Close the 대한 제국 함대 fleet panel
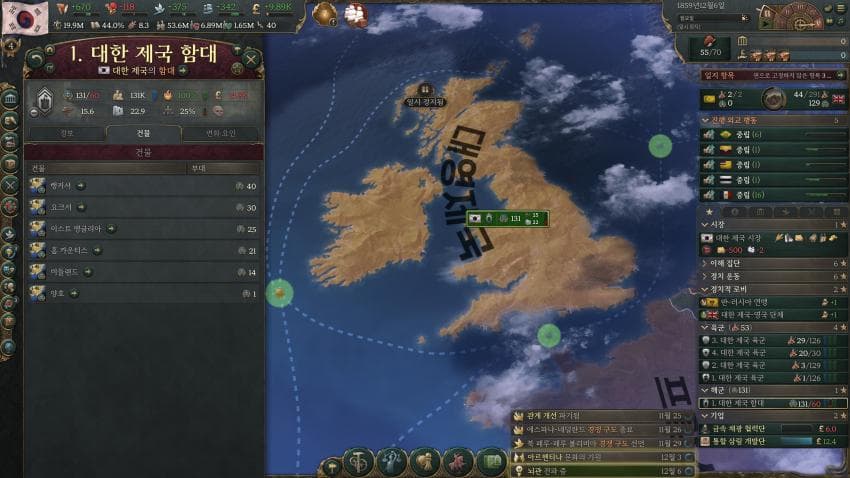 click(251, 59)
